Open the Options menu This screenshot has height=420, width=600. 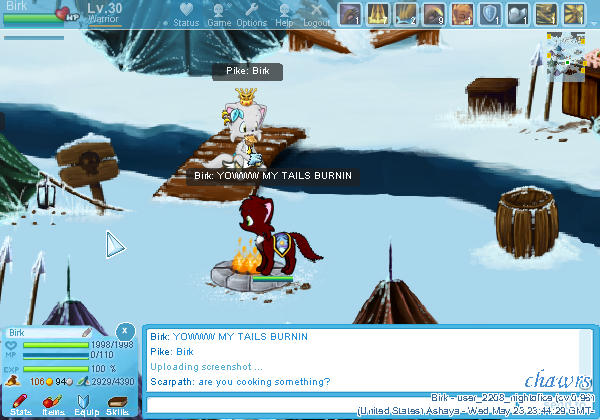click(x=251, y=14)
